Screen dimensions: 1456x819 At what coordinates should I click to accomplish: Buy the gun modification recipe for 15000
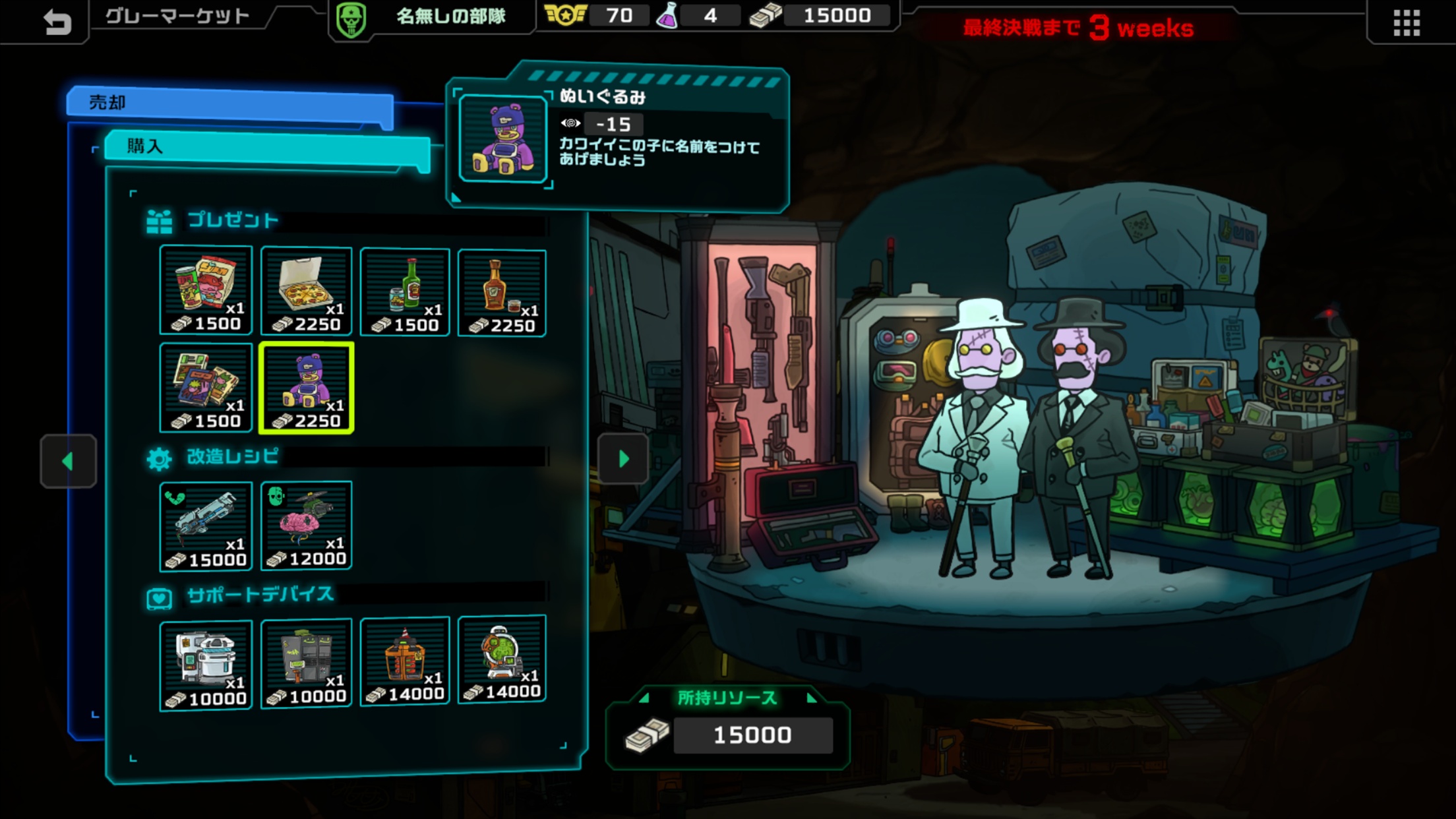pyautogui.click(x=206, y=526)
